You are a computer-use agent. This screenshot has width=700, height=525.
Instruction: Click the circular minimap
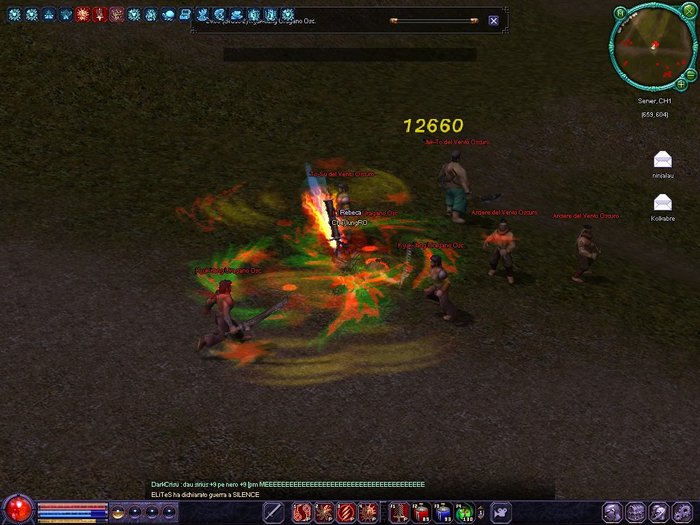click(654, 47)
